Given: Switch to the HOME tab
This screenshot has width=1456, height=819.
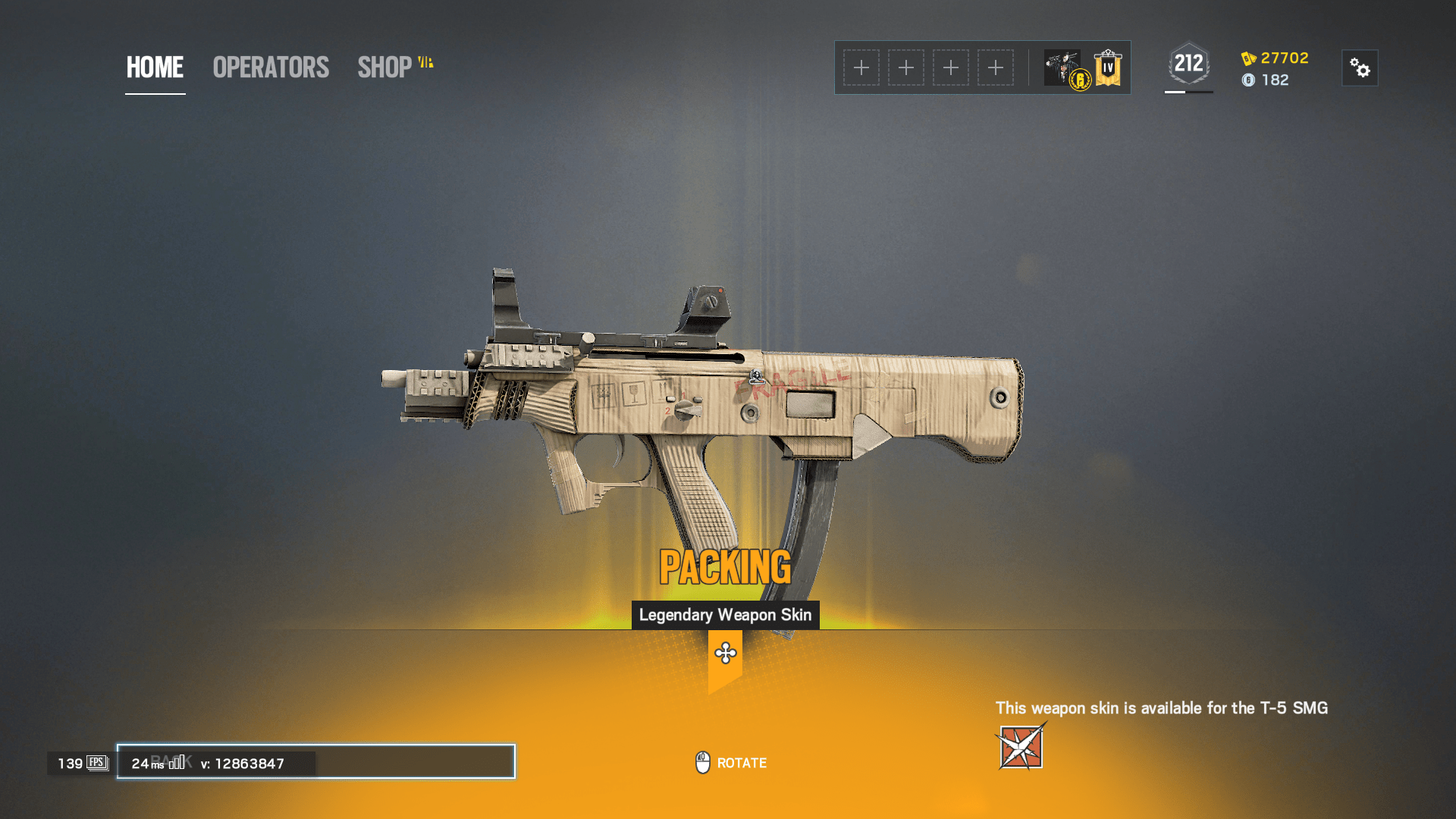Looking at the screenshot, I should coord(155,68).
